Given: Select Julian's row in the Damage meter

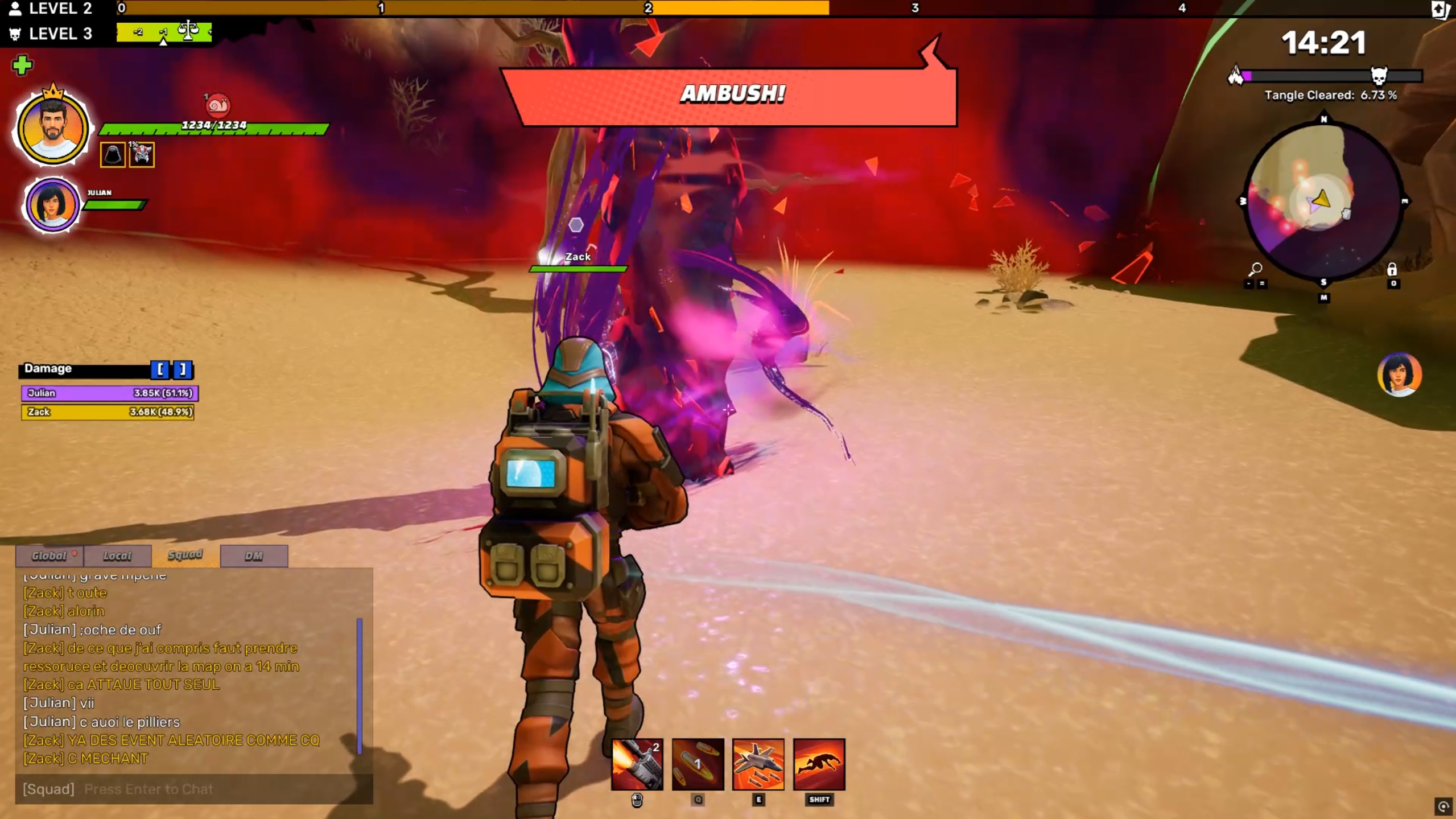Looking at the screenshot, I should pyautogui.click(x=110, y=393).
